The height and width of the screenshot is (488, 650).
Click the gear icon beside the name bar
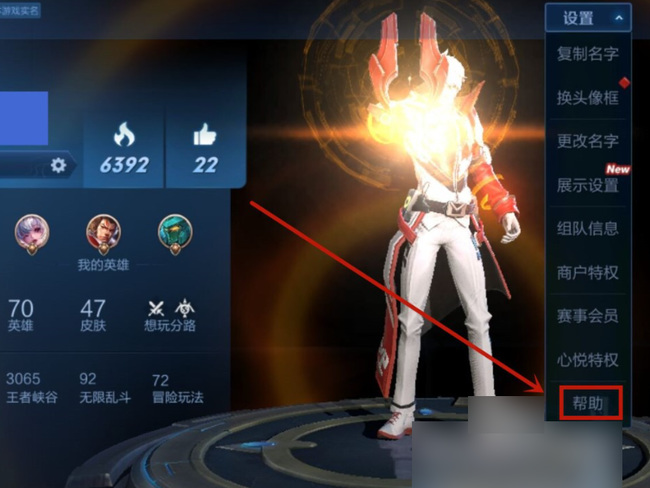tap(58, 165)
